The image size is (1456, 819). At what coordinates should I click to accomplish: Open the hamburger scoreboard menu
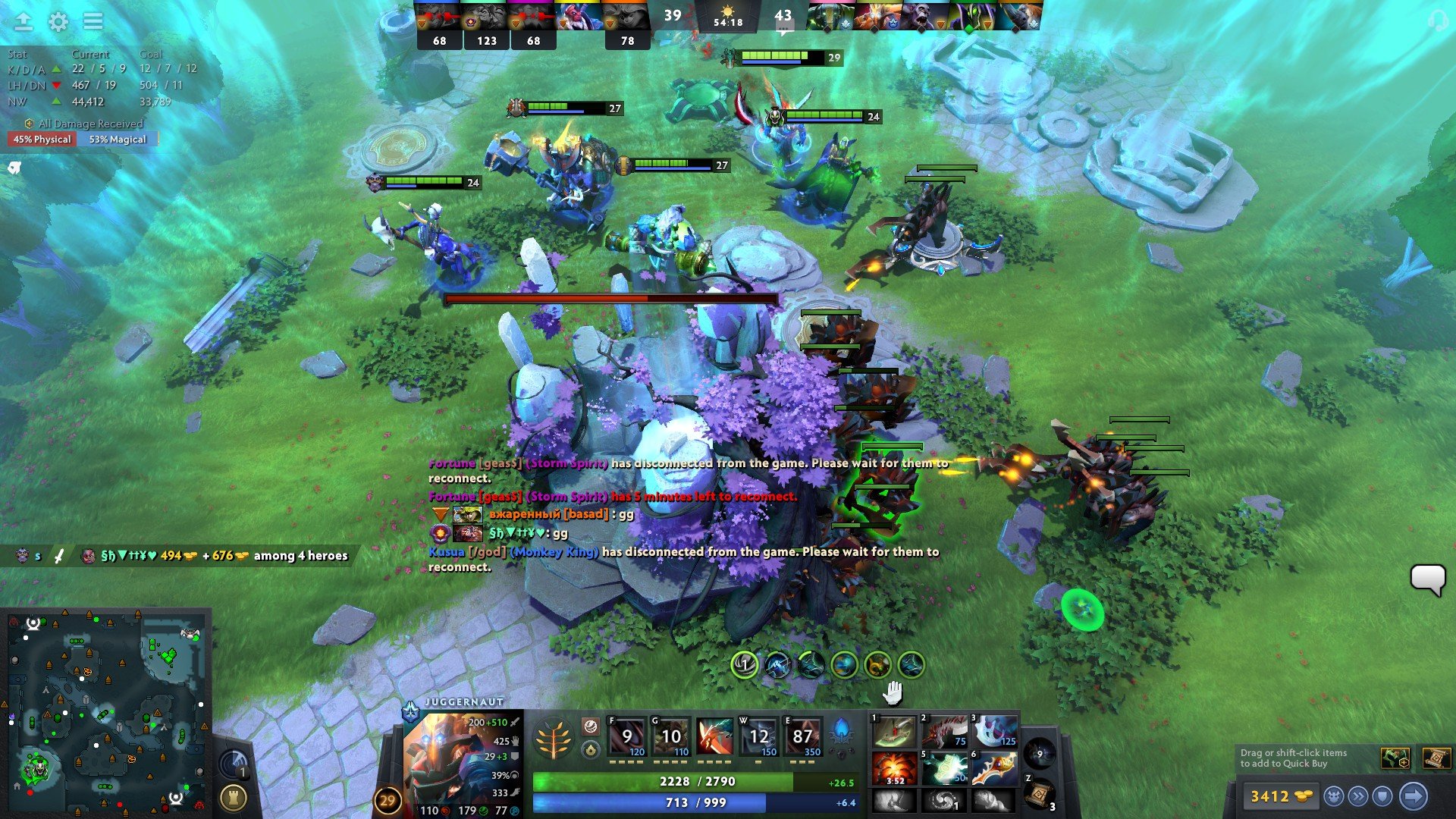click(93, 21)
